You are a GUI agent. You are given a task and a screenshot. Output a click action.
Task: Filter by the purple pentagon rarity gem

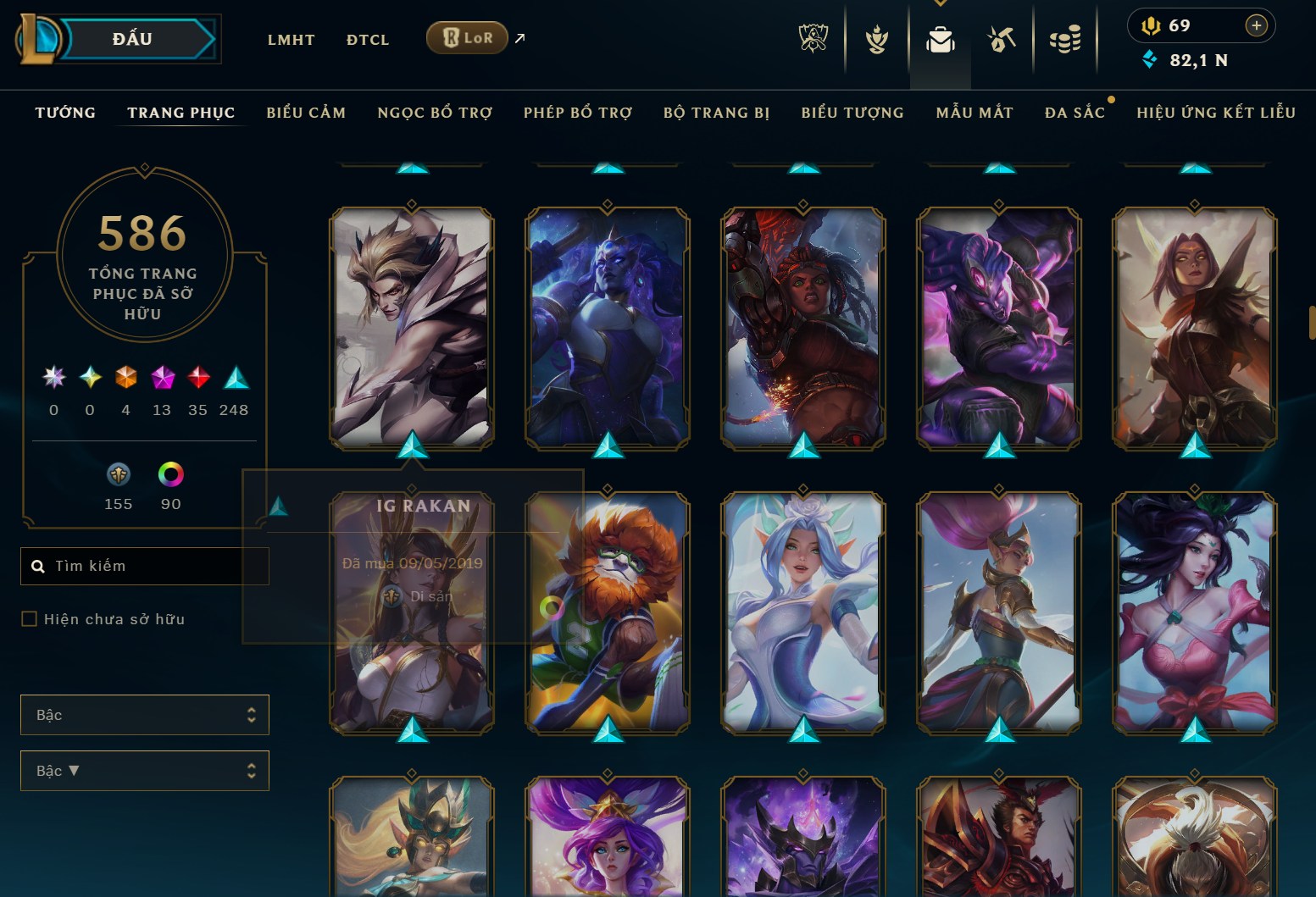click(162, 379)
